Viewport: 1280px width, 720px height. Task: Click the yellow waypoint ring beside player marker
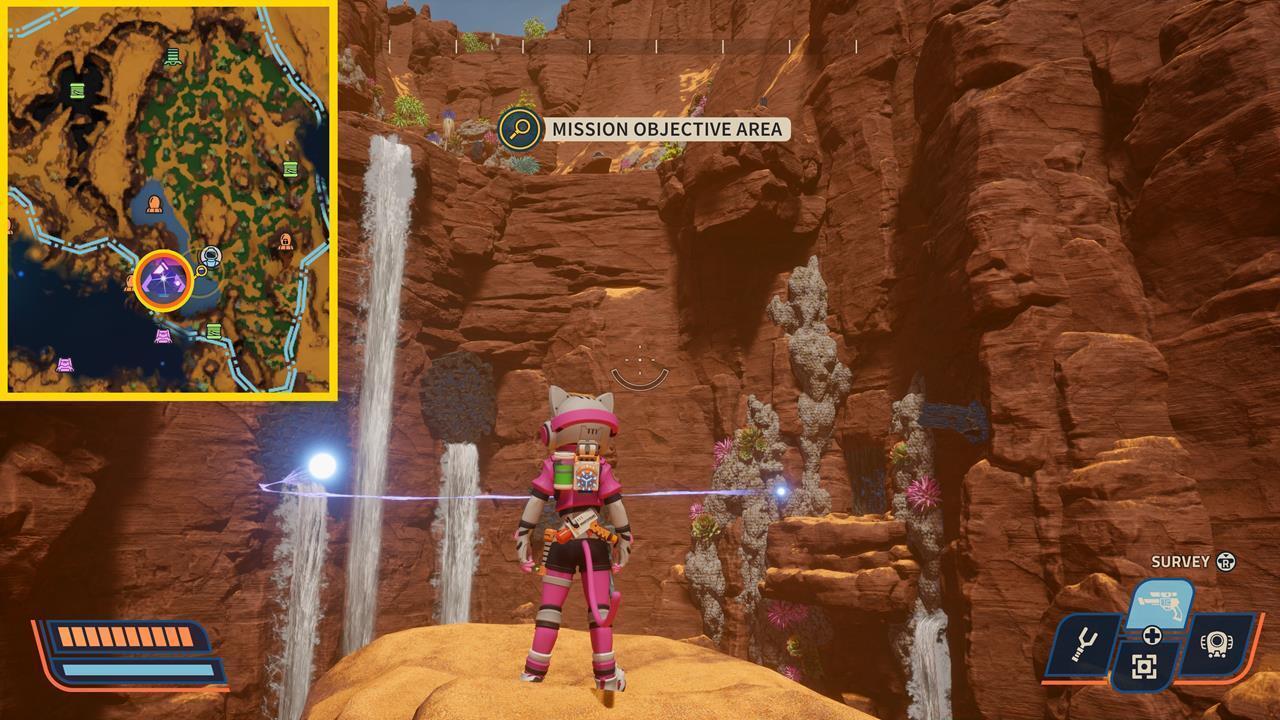click(x=201, y=272)
